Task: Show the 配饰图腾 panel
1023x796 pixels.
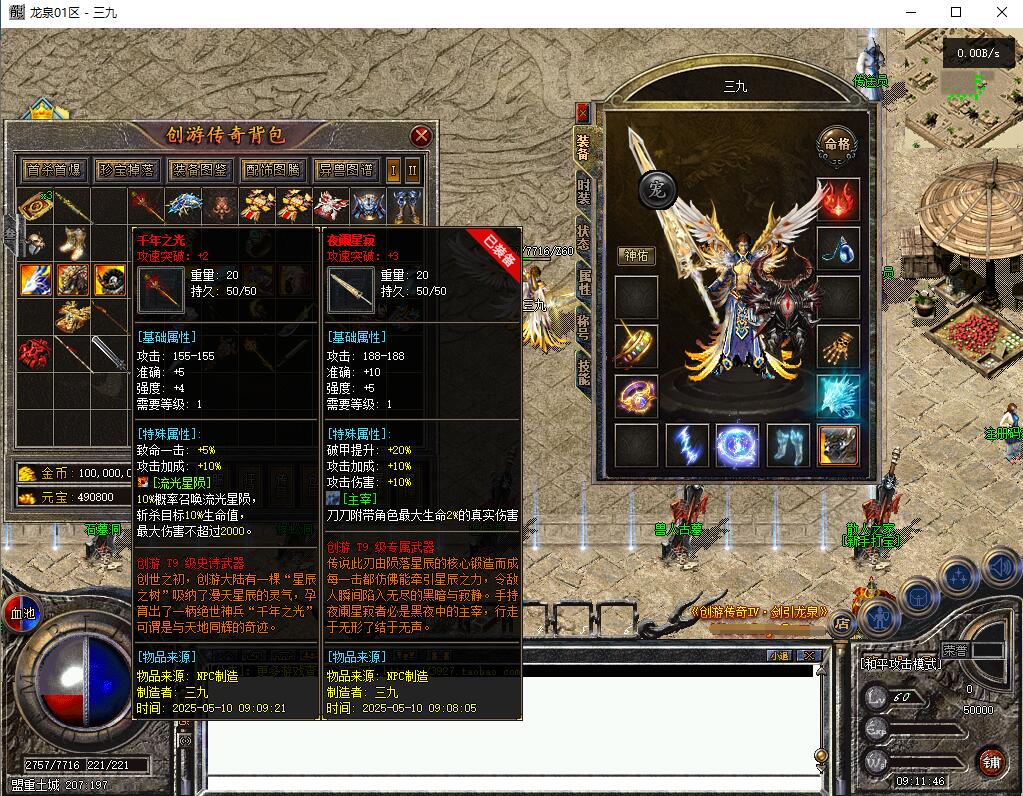Action: [x=273, y=170]
